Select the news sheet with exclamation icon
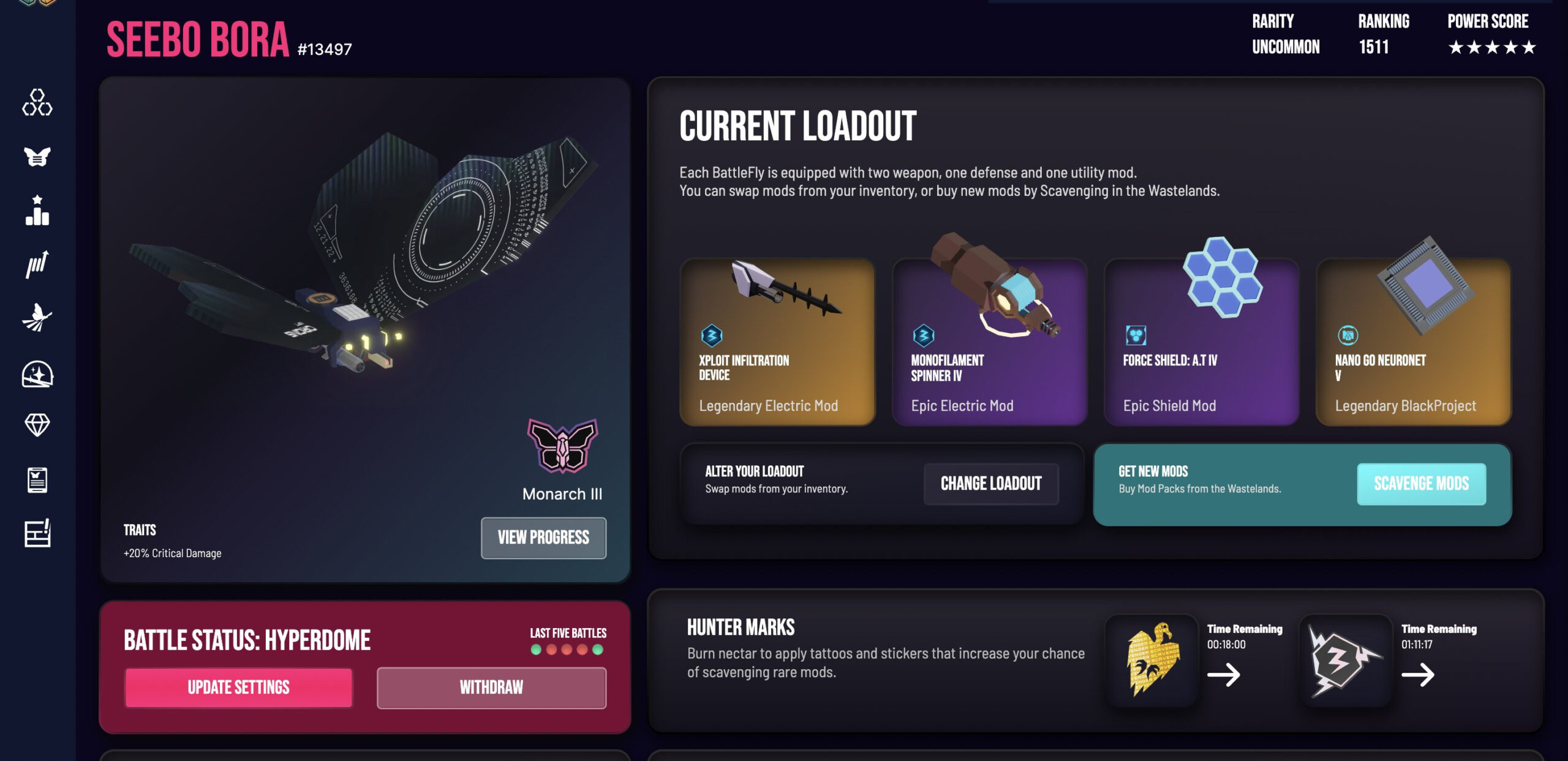 [x=37, y=533]
